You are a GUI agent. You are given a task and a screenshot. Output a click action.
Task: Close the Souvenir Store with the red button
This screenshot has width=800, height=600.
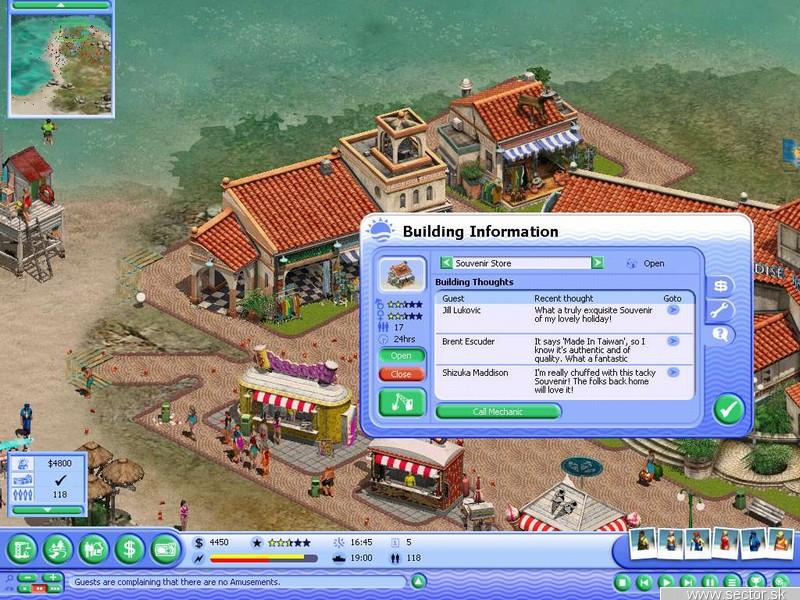point(401,374)
